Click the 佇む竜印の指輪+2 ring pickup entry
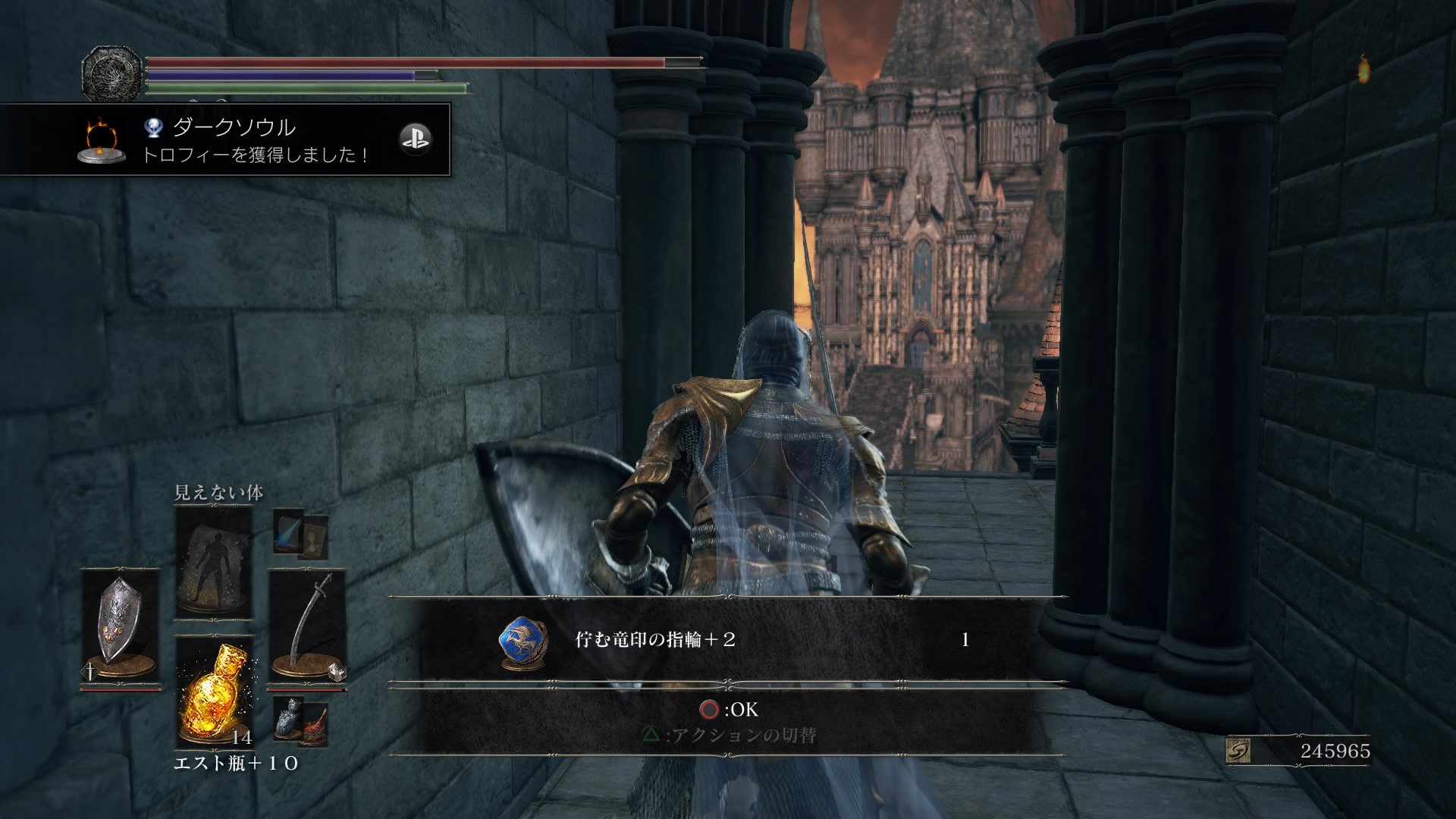This screenshot has width=1456, height=819. pyautogui.click(x=728, y=639)
